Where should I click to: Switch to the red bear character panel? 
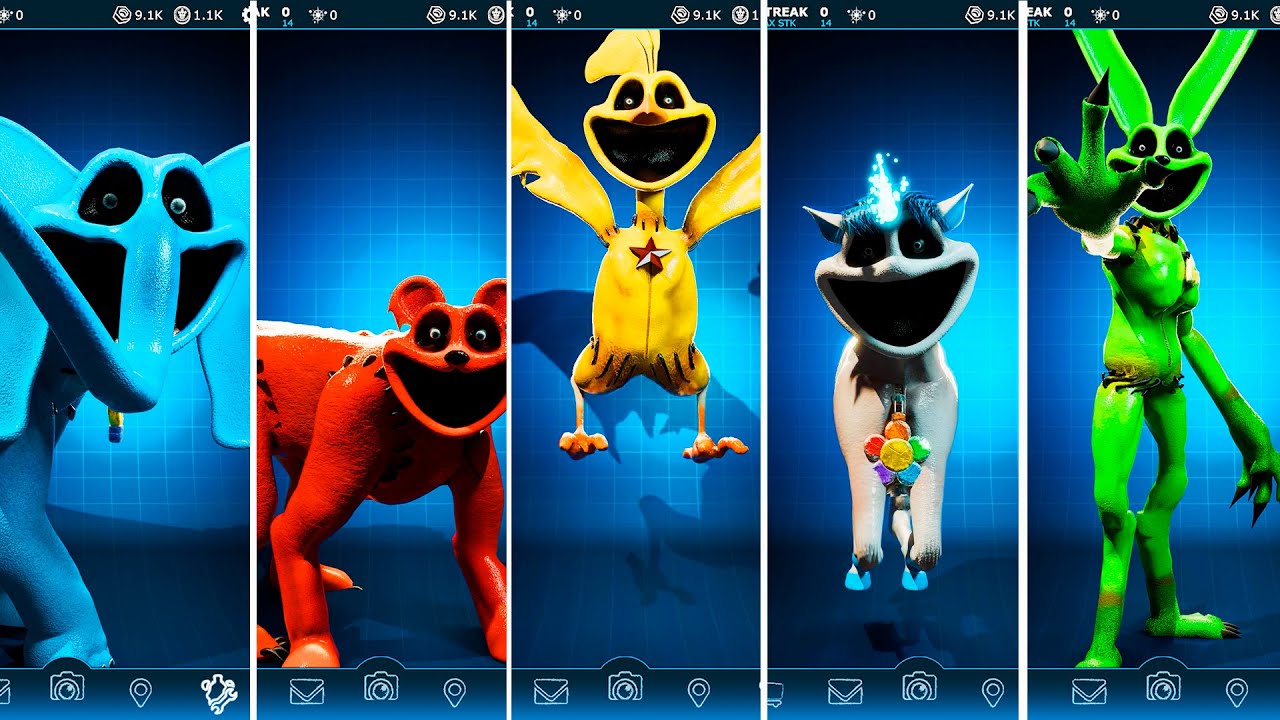380,400
